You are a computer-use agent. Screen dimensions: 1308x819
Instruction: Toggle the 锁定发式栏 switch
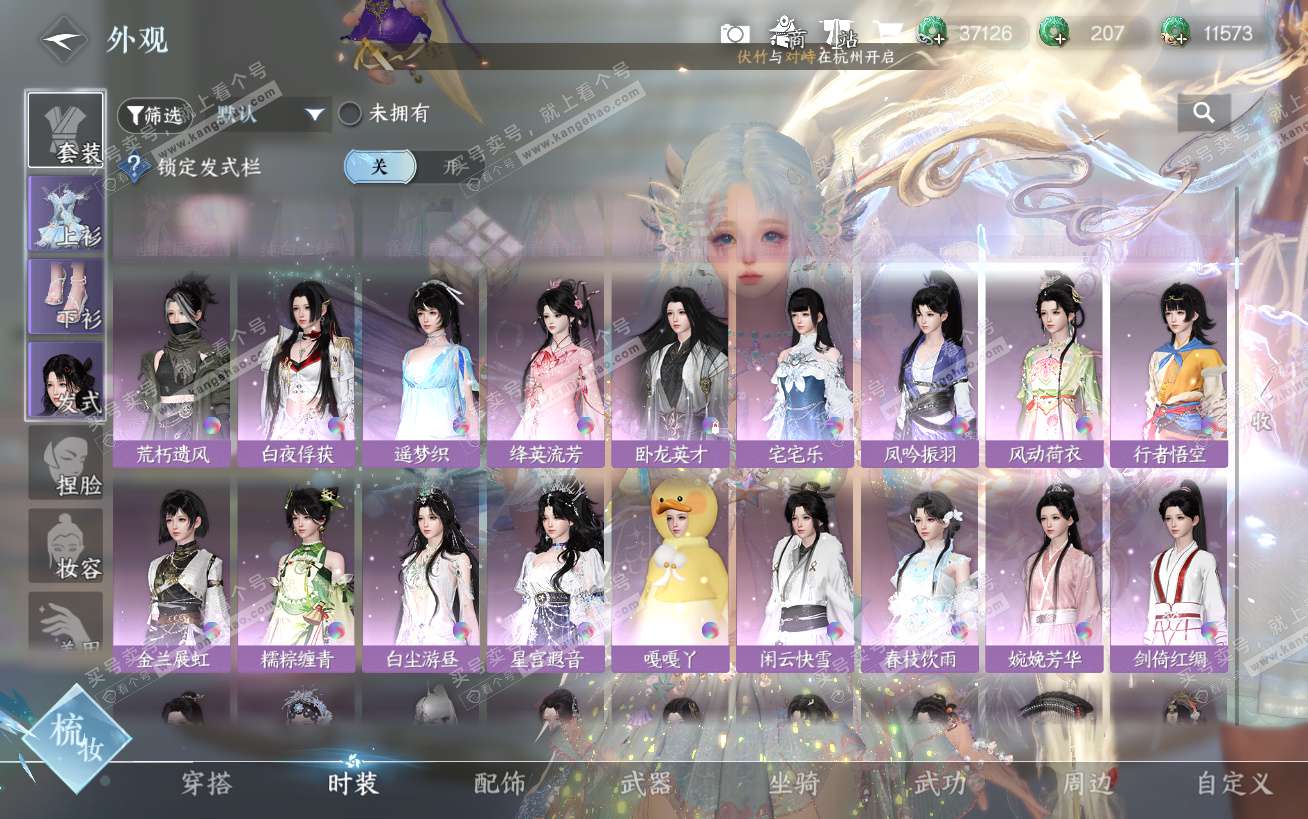pos(412,167)
